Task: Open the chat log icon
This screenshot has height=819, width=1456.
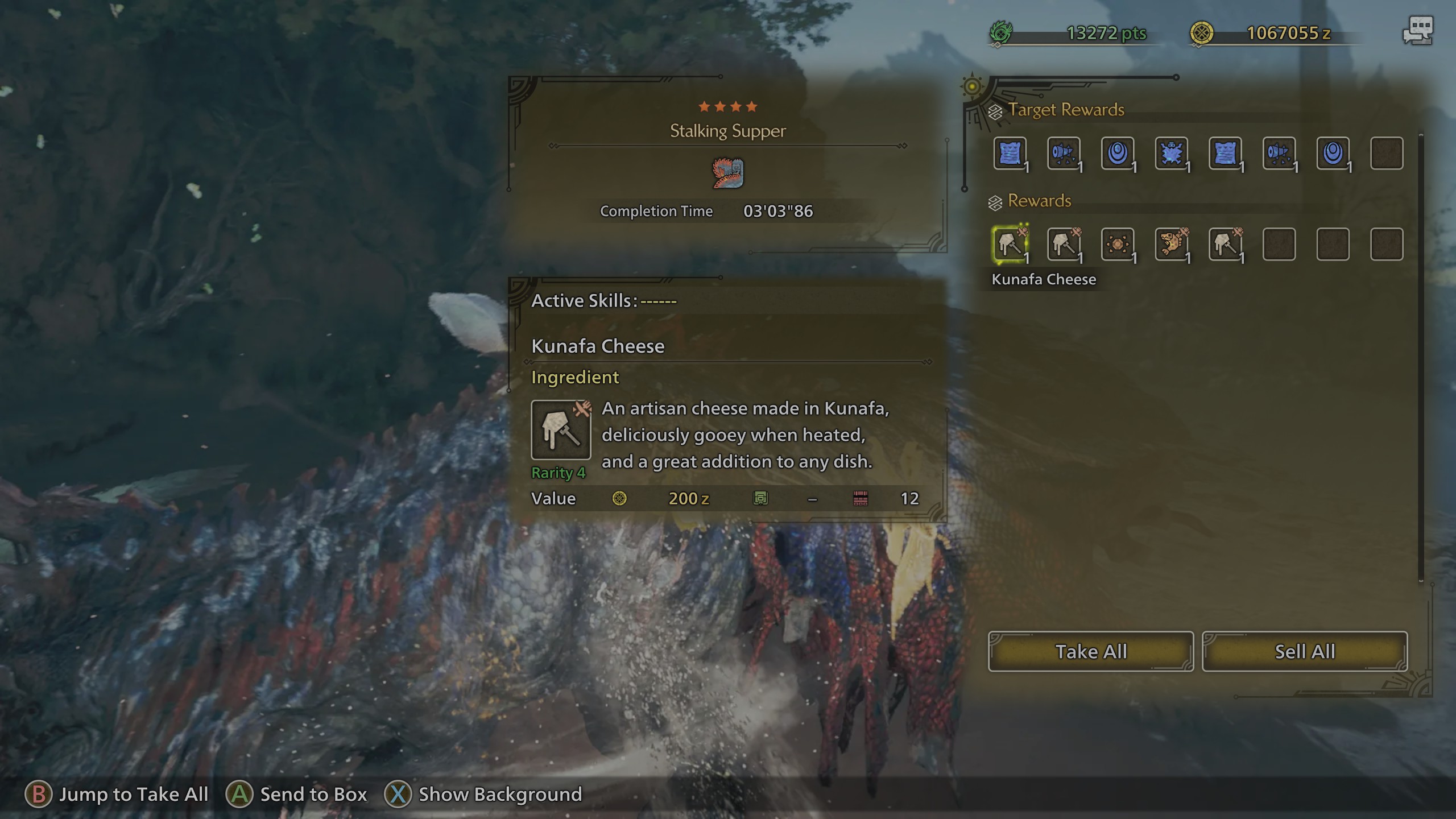Action: click(x=1418, y=31)
